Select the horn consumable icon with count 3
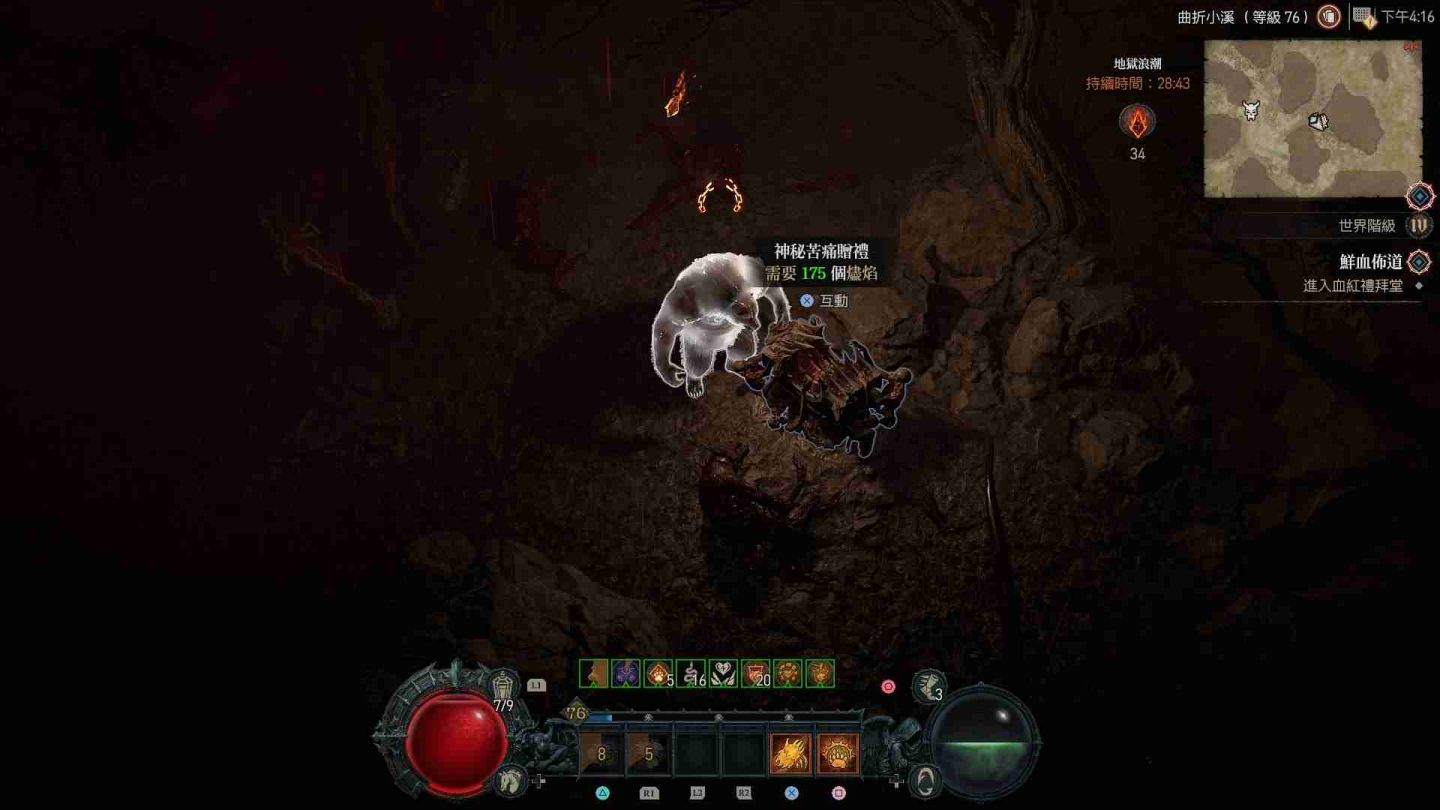This screenshot has width=1440, height=810. click(x=929, y=686)
